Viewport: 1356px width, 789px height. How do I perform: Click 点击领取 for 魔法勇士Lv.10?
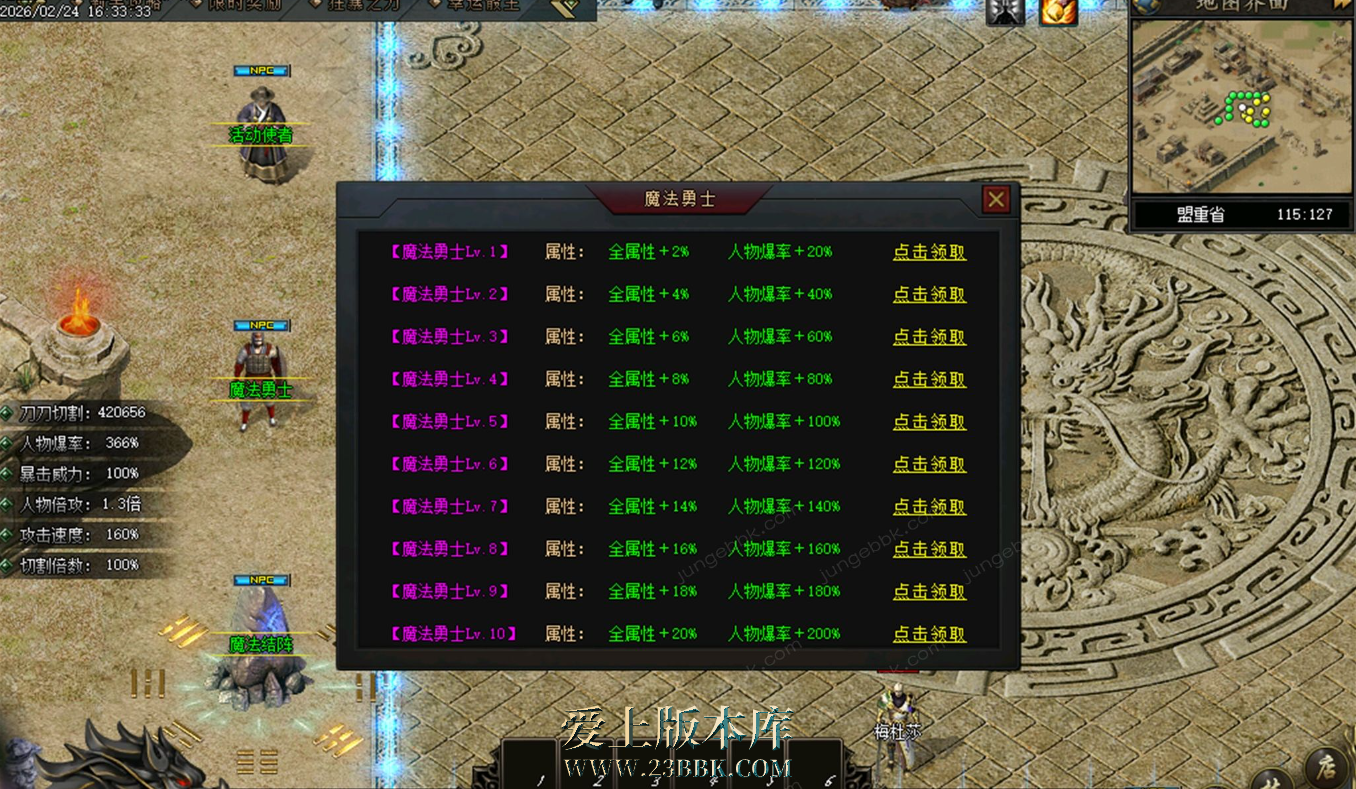click(x=929, y=633)
